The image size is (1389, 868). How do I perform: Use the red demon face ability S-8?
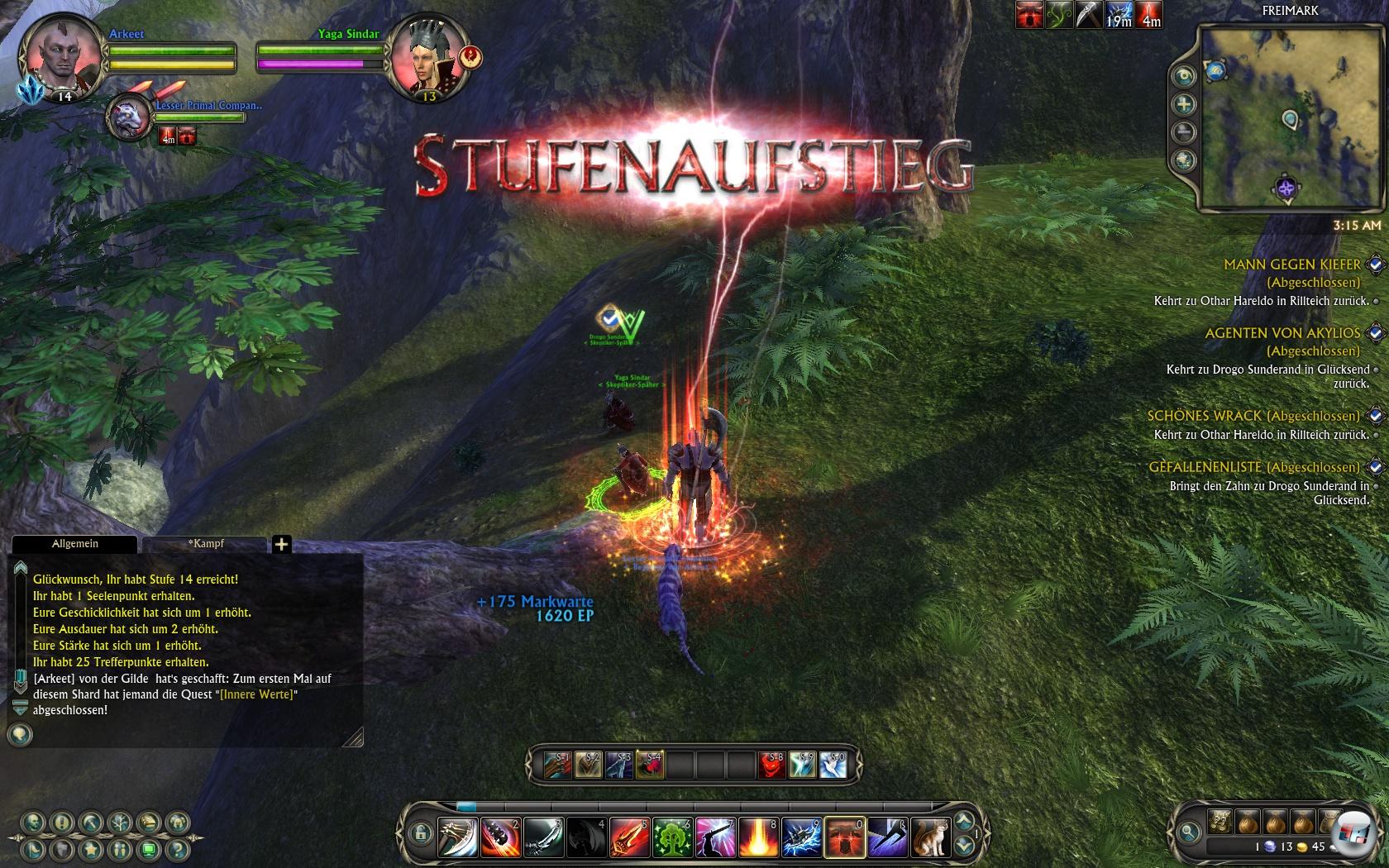coord(771,765)
